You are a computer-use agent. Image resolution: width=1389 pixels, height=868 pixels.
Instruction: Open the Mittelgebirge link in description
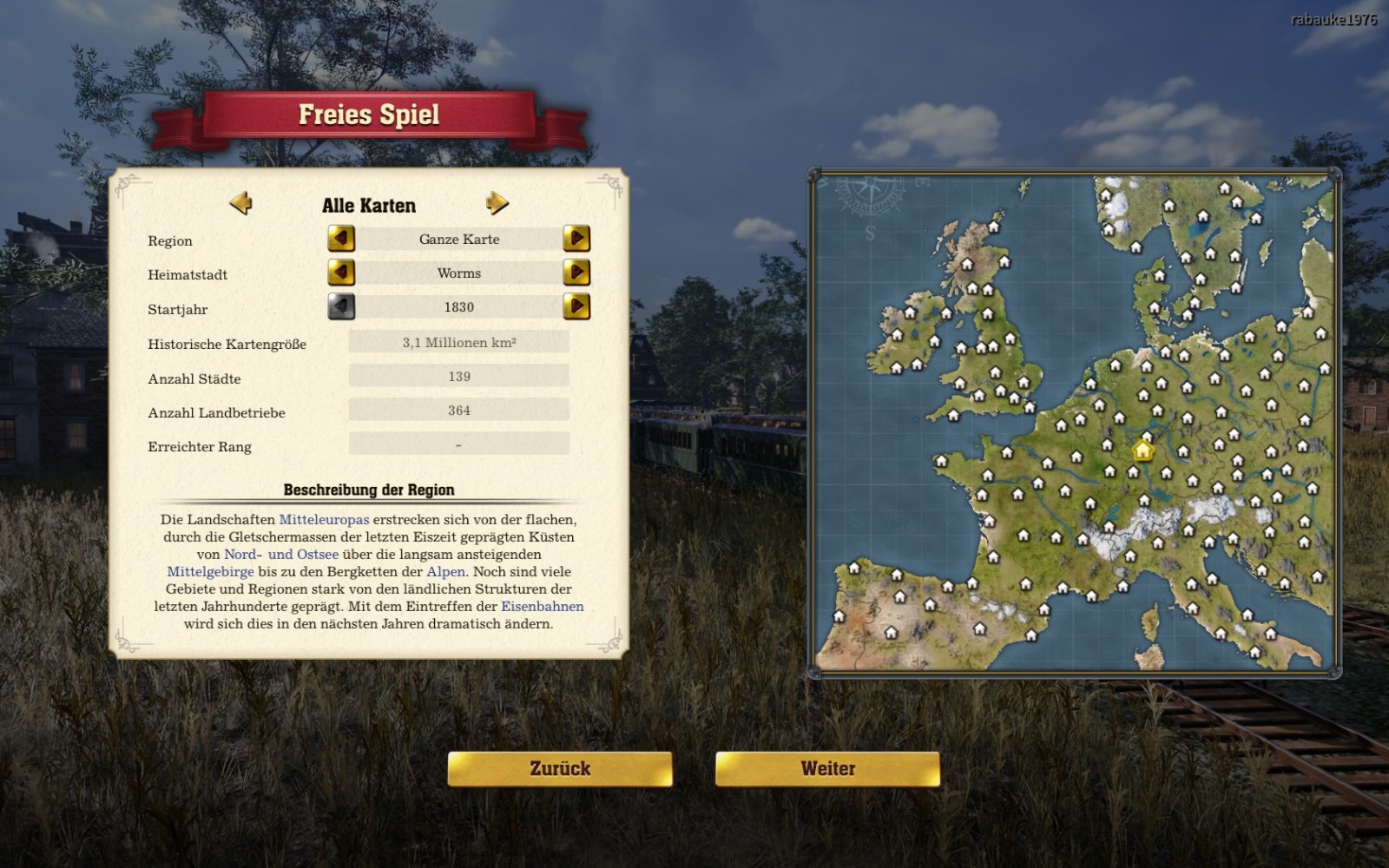click(x=210, y=572)
